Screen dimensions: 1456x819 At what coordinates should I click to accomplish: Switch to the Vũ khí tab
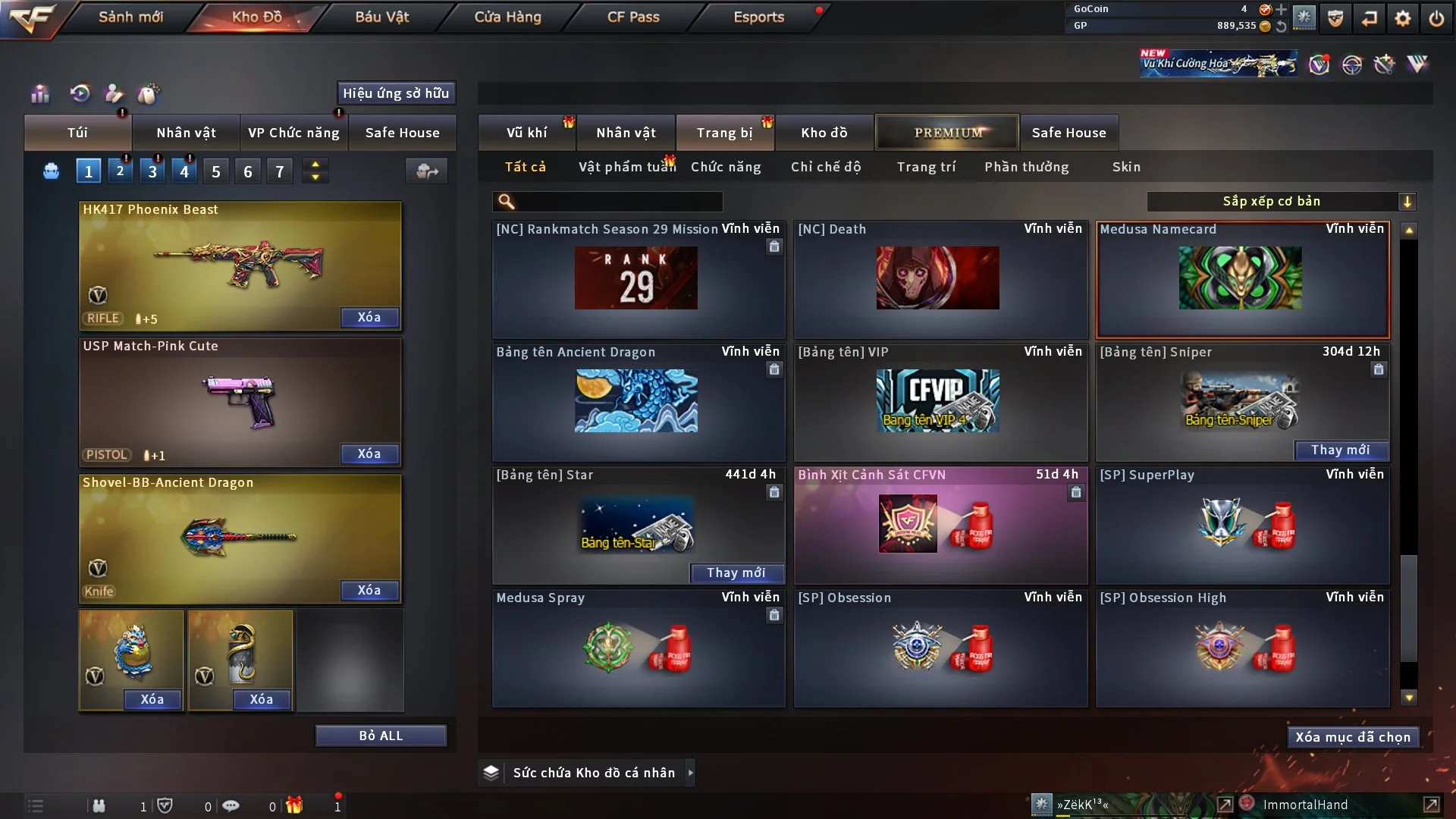coord(526,133)
